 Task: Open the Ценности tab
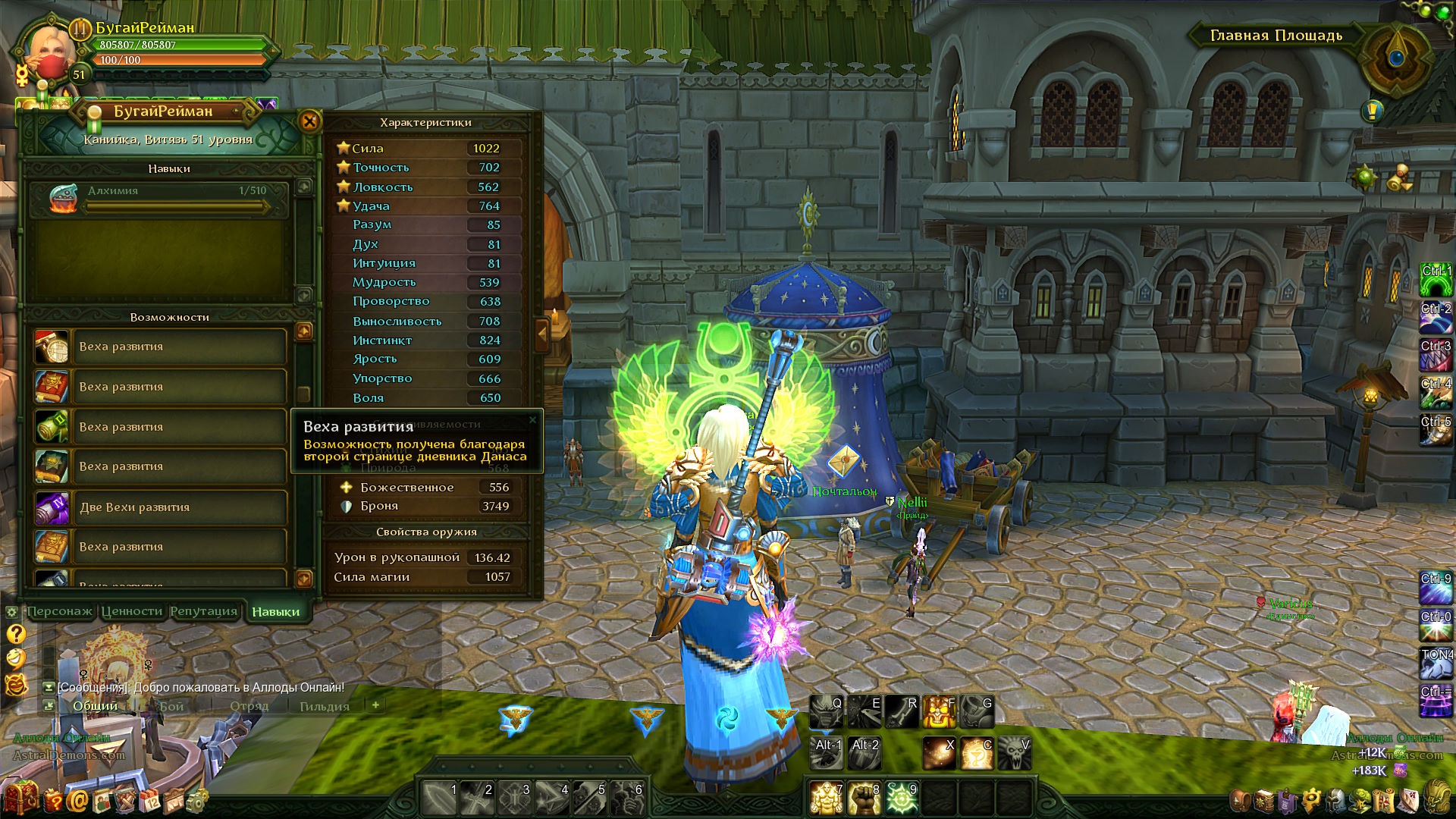pos(132,611)
